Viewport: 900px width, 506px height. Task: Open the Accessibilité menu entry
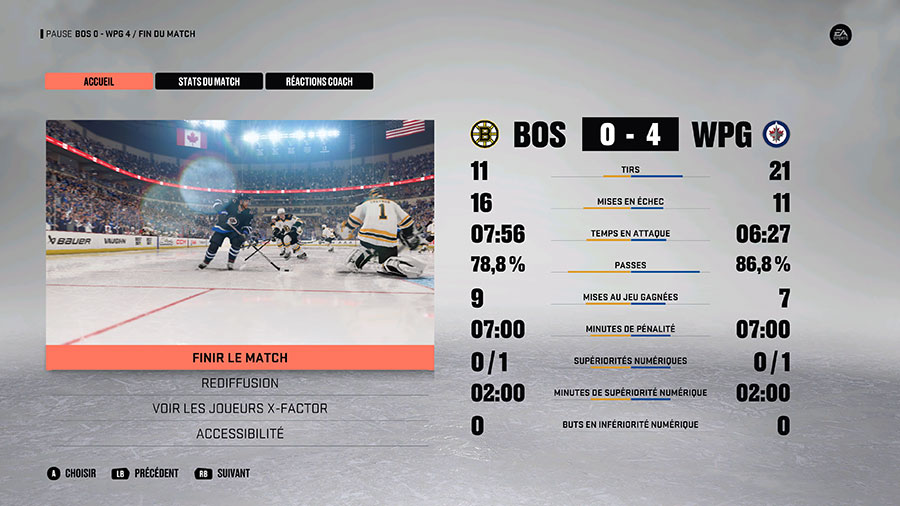click(240, 433)
